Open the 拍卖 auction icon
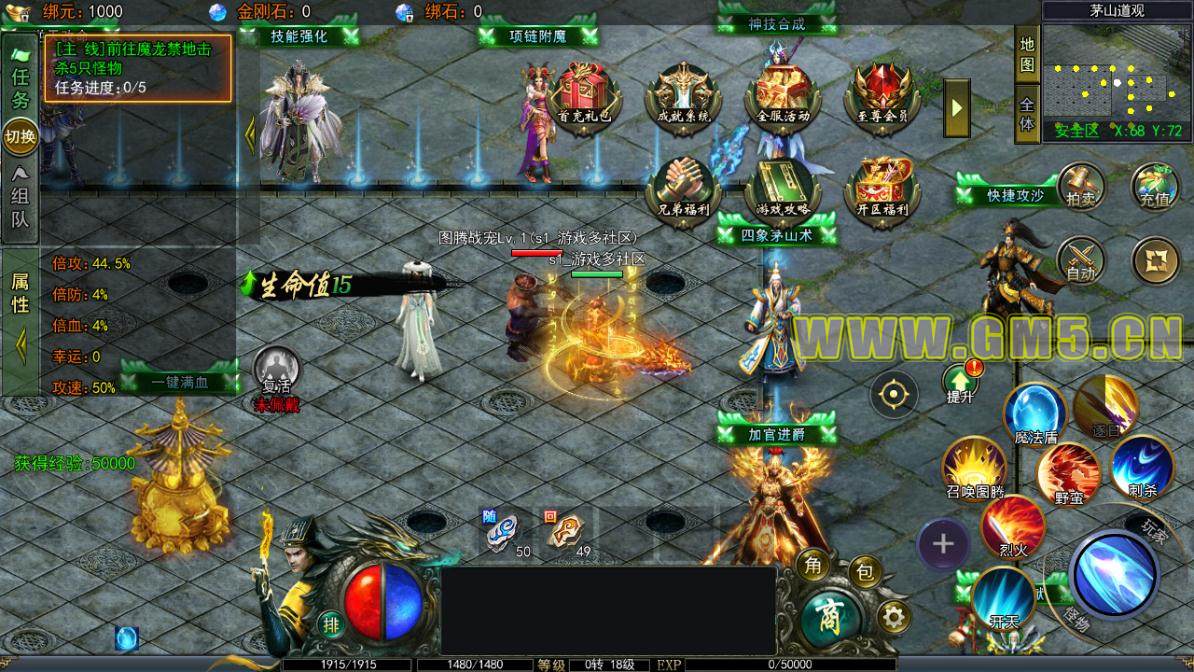 tap(1080, 187)
